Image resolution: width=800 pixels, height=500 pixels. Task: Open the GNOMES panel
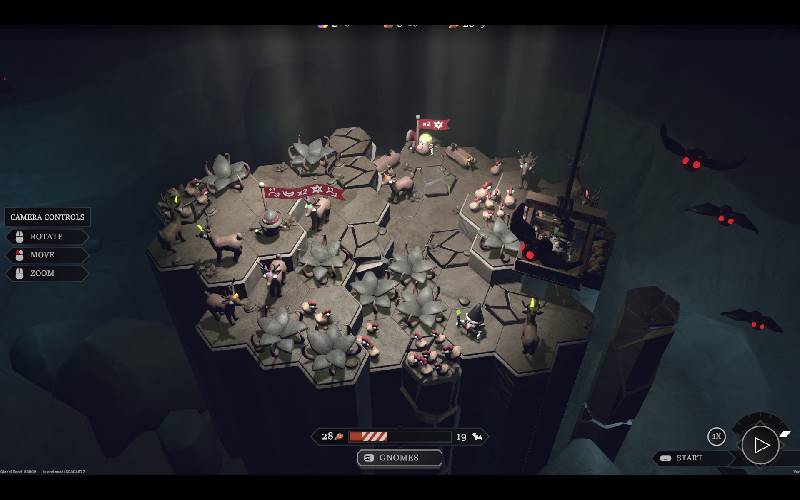(x=400, y=458)
